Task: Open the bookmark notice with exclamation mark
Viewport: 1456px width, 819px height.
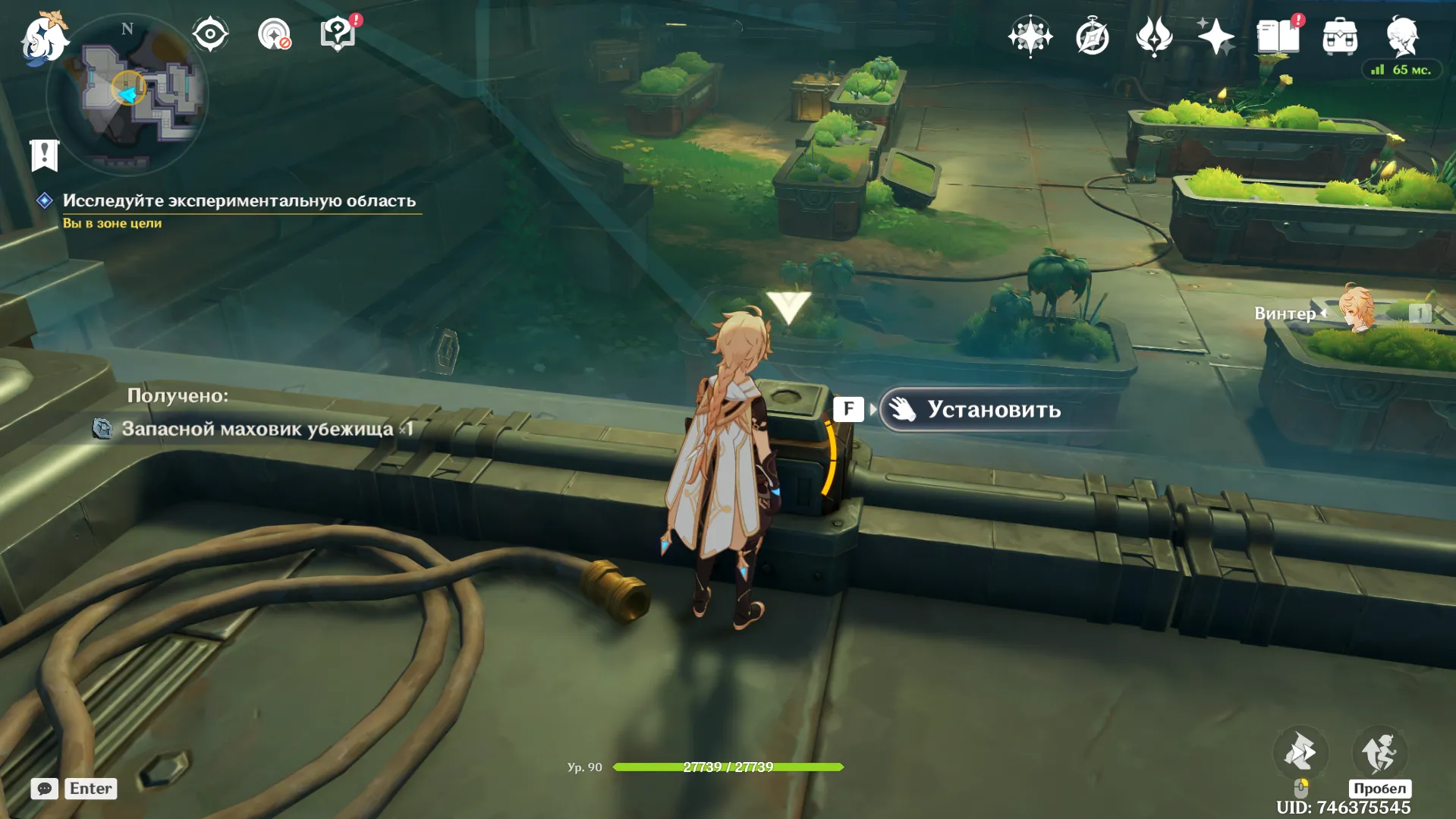Action: [x=44, y=155]
